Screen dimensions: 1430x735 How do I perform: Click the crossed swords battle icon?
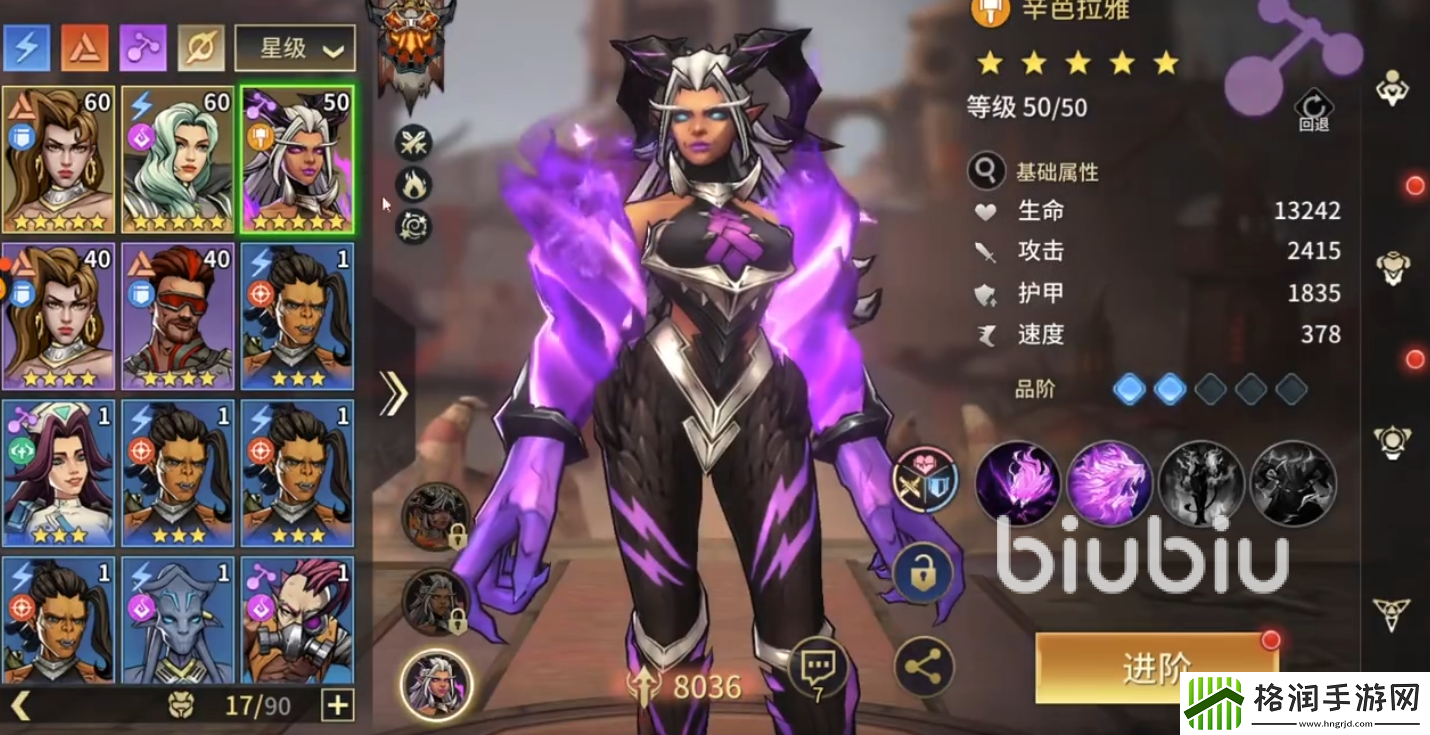tap(413, 144)
